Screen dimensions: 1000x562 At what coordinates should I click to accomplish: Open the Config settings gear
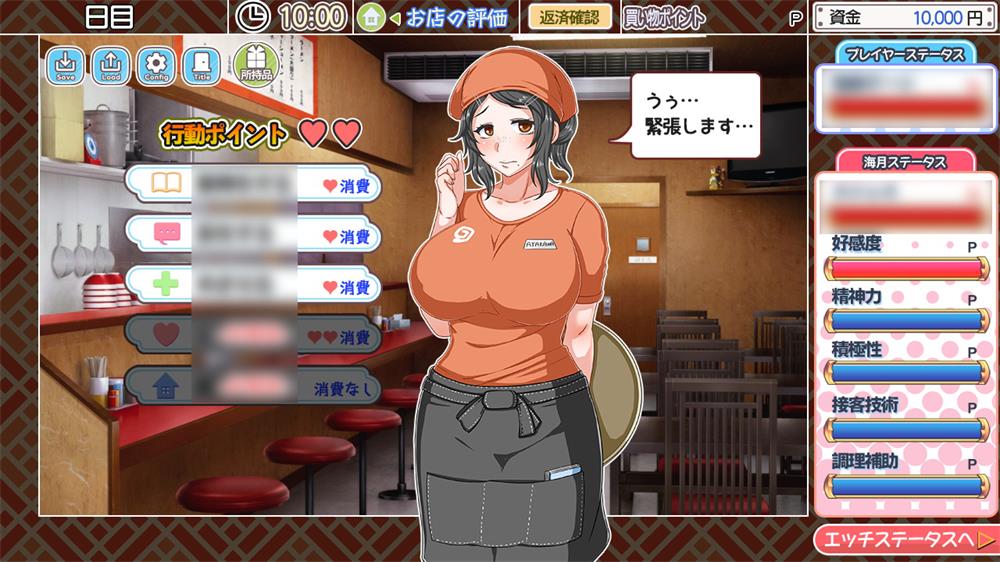[x=155, y=66]
